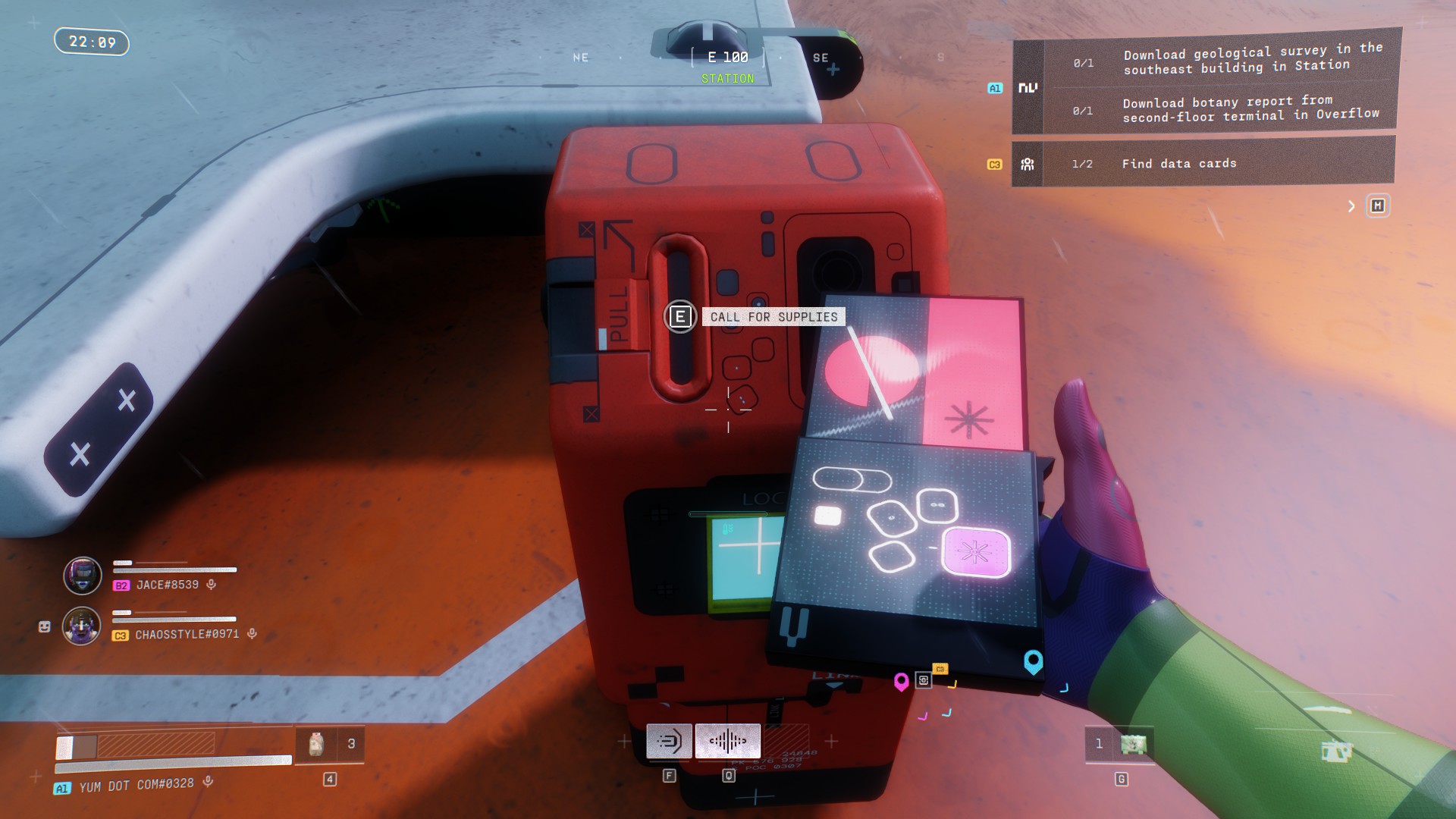This screenshot has height=819, width=1456.
Task: Select squadmate CHAOSSTYLE#0971's portrait
Action: click(x=82, y=626)
